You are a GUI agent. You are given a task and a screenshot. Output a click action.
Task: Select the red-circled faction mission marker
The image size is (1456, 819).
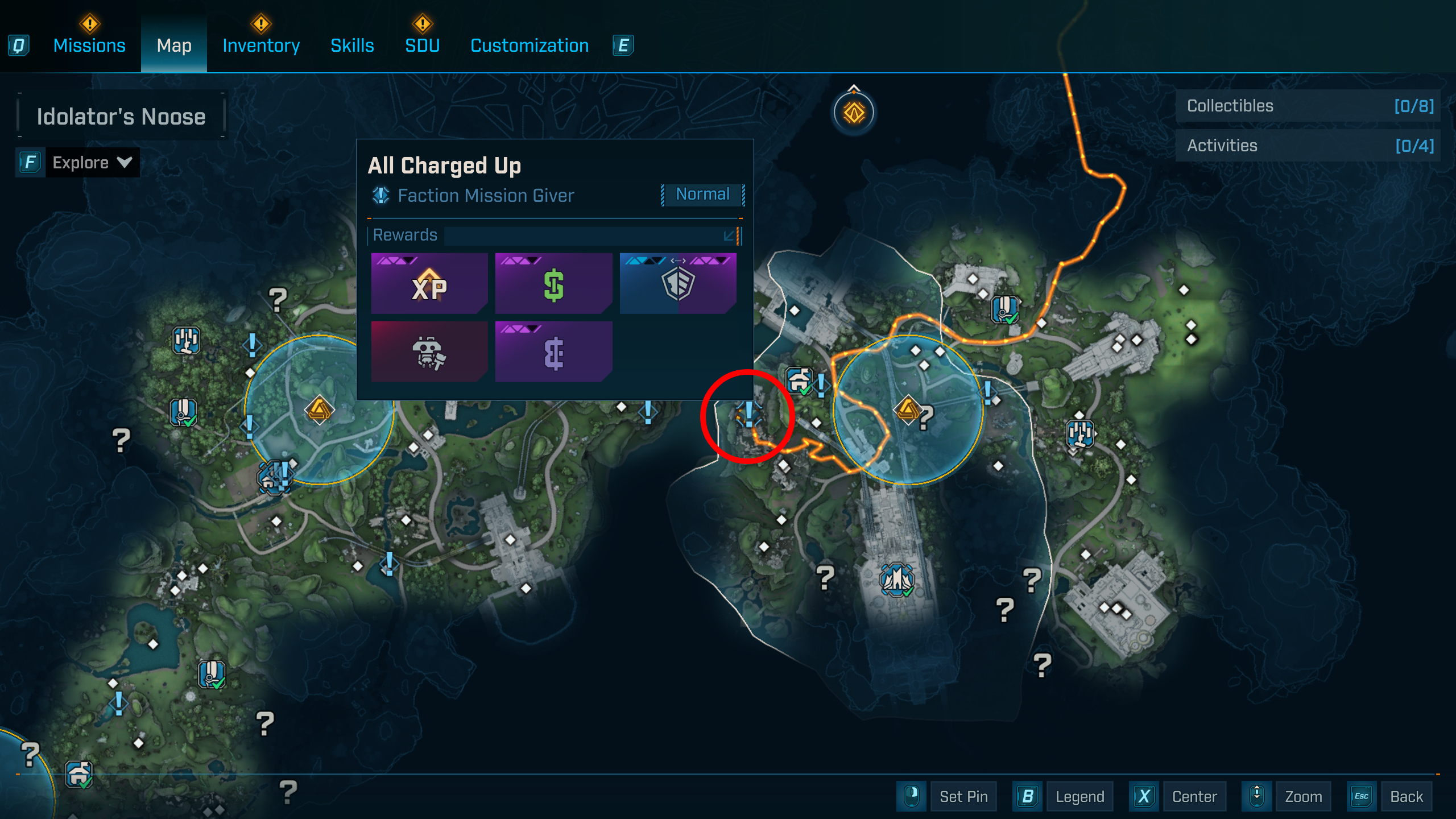click(x=749, y=414)
